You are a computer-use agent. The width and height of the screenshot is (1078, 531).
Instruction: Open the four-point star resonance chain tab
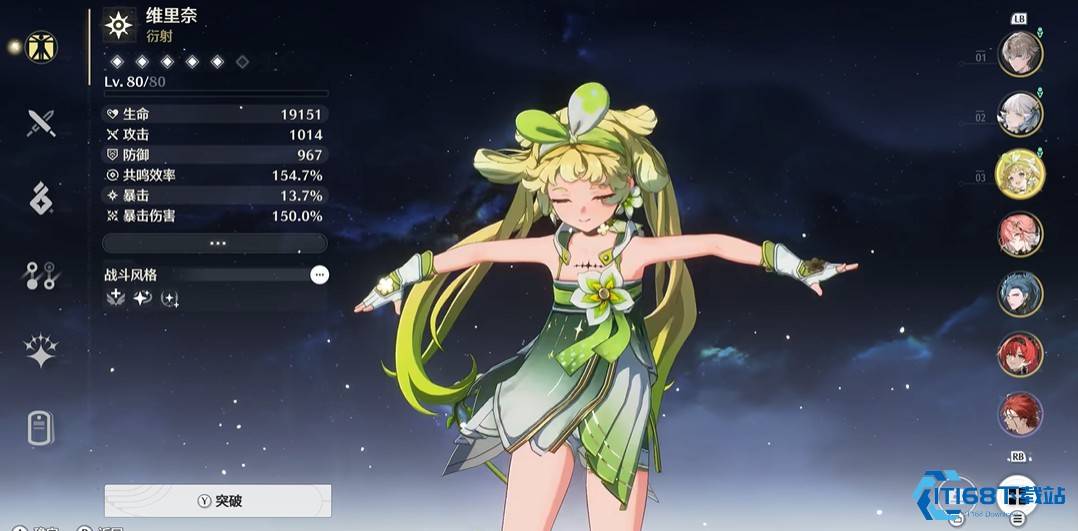[41, 351]
